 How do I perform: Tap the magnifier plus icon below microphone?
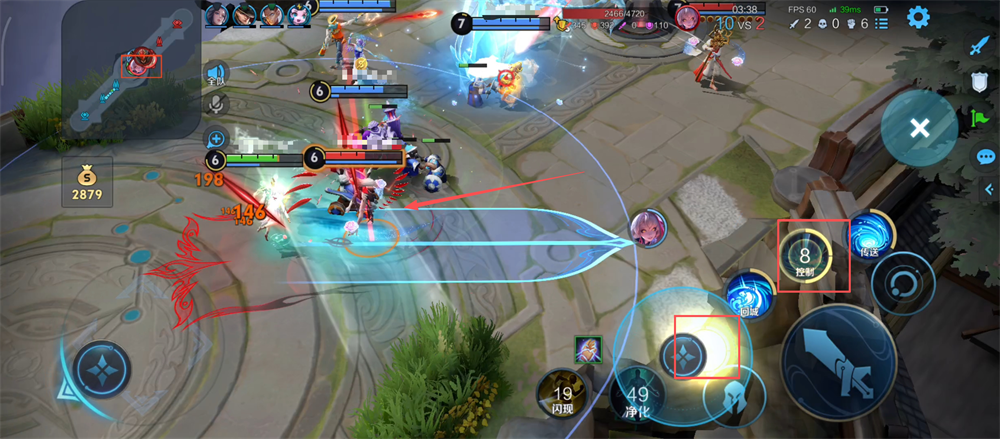coord(215,138)
